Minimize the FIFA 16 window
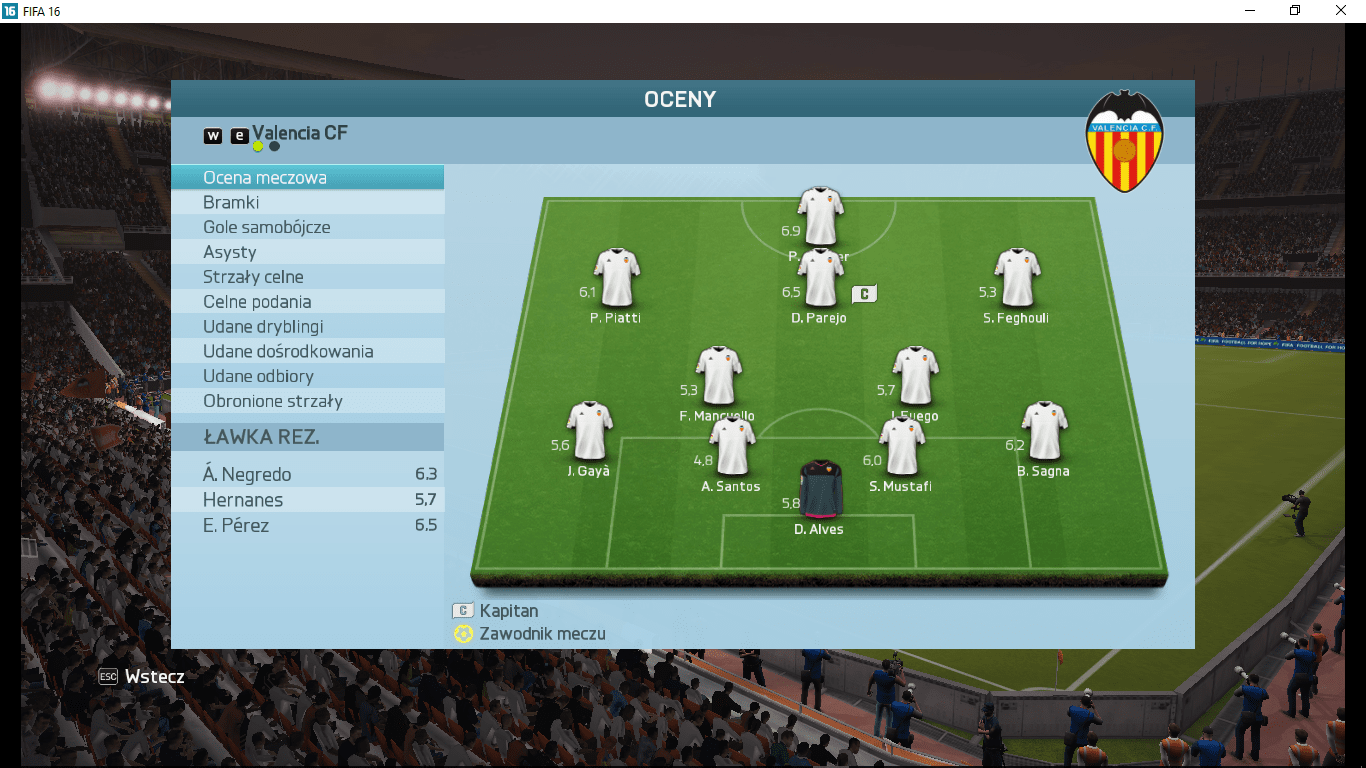 click(1249, 11)
